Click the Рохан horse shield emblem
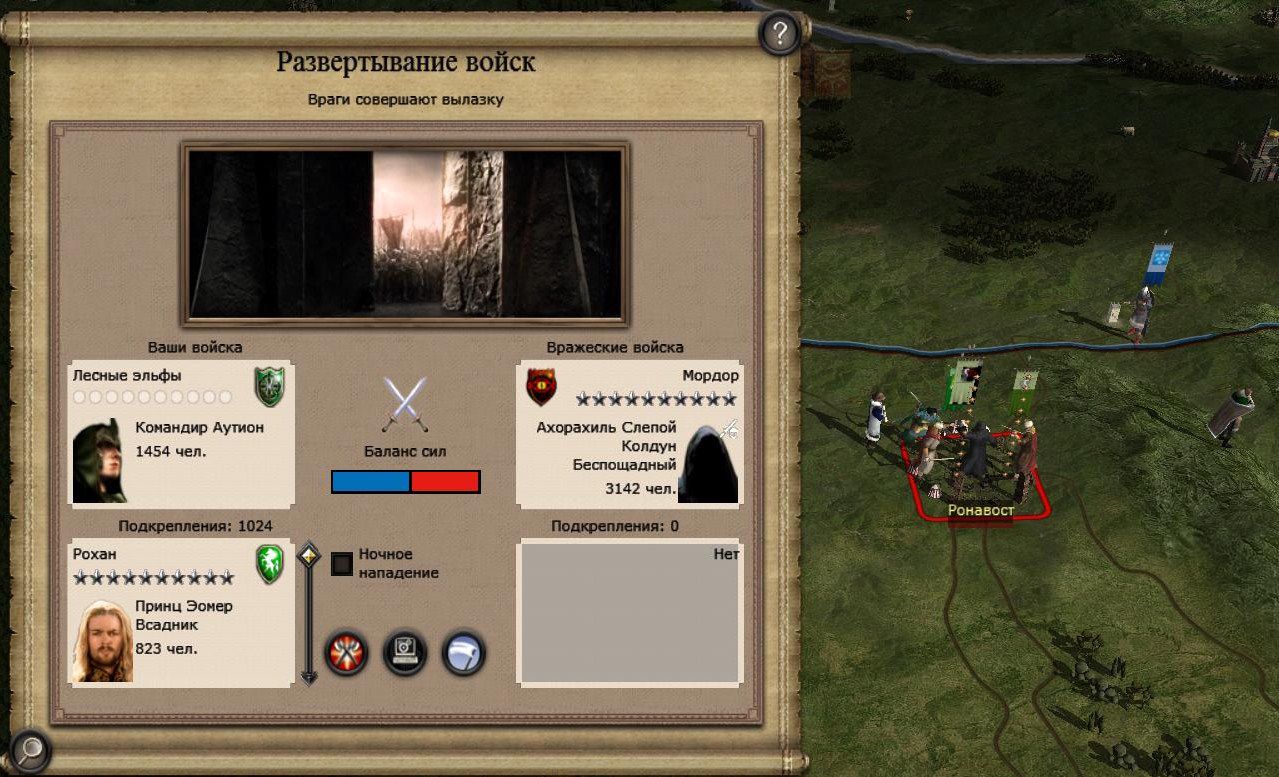 click(270, 564)
